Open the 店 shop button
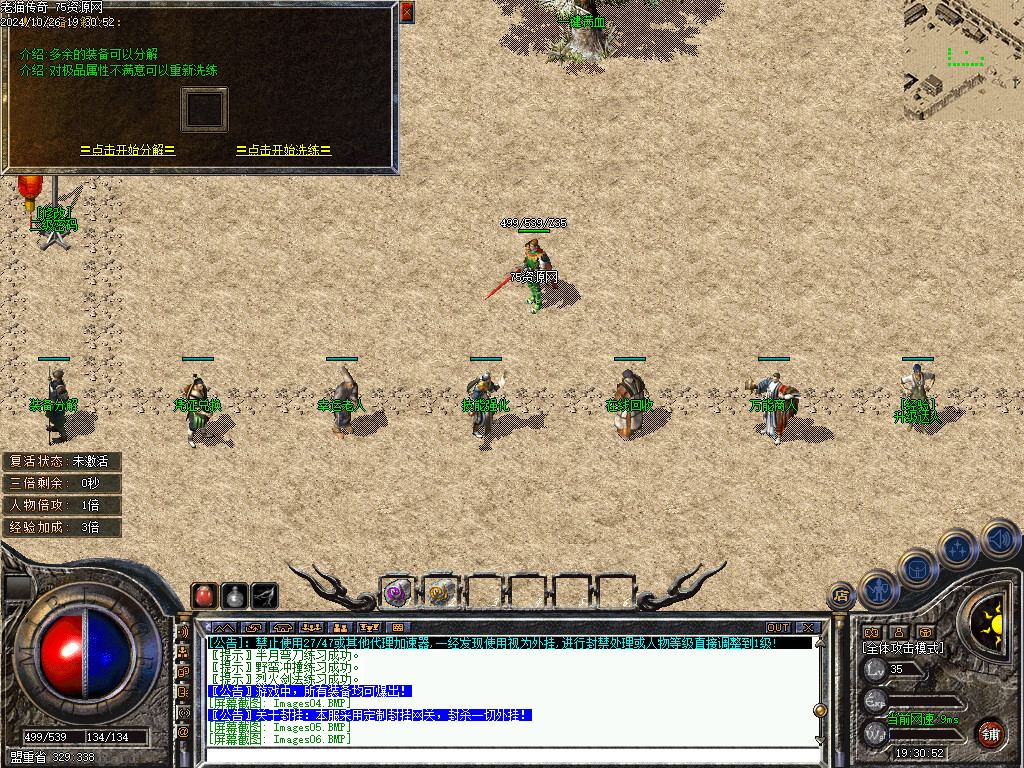Screen dimensions: 1024x768 click(x=841, y=596)
